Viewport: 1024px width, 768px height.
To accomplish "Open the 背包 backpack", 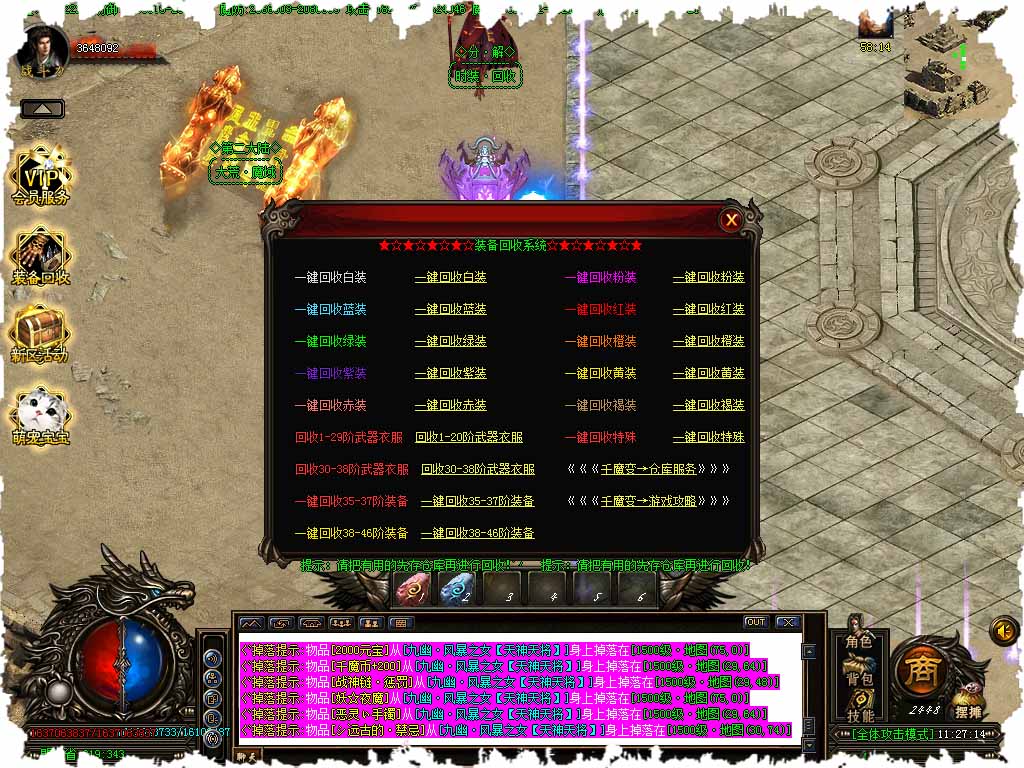I will click(859, 679).
